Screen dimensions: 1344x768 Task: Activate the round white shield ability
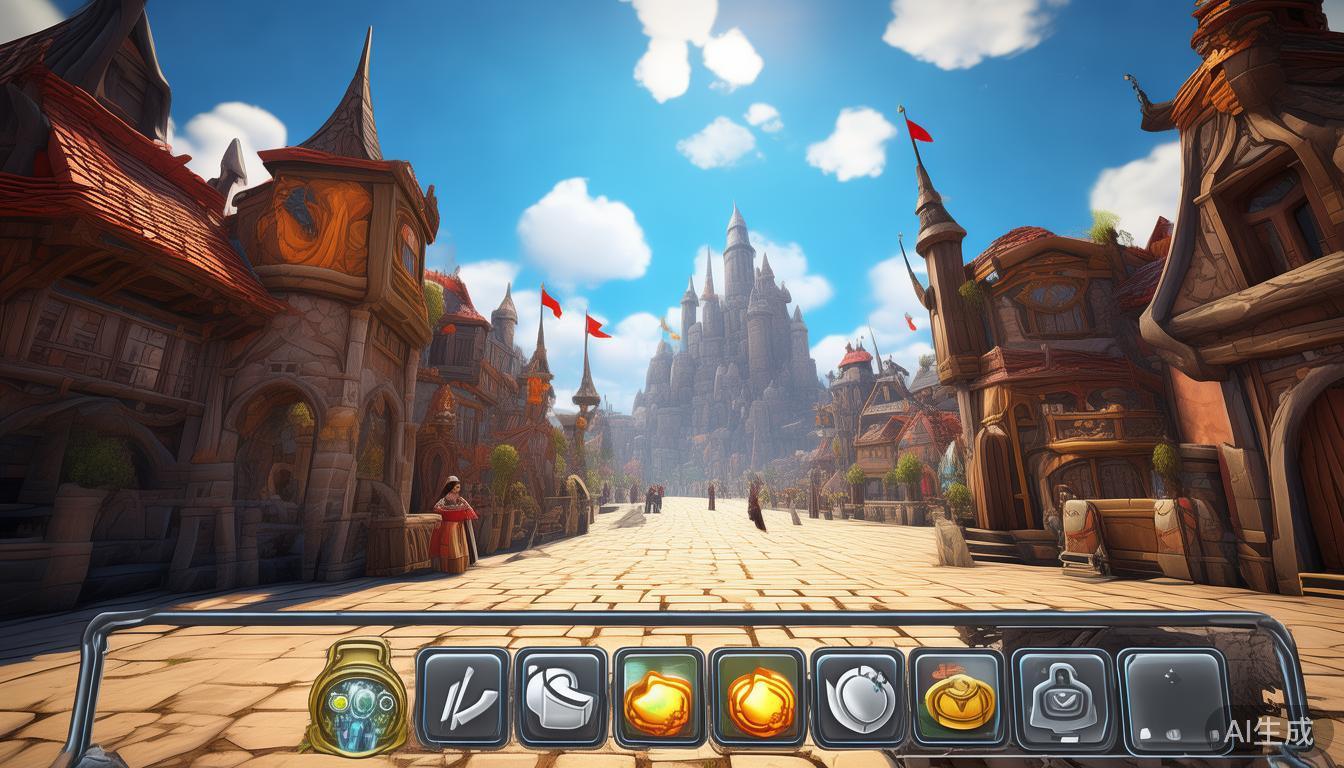click(858, 697)
